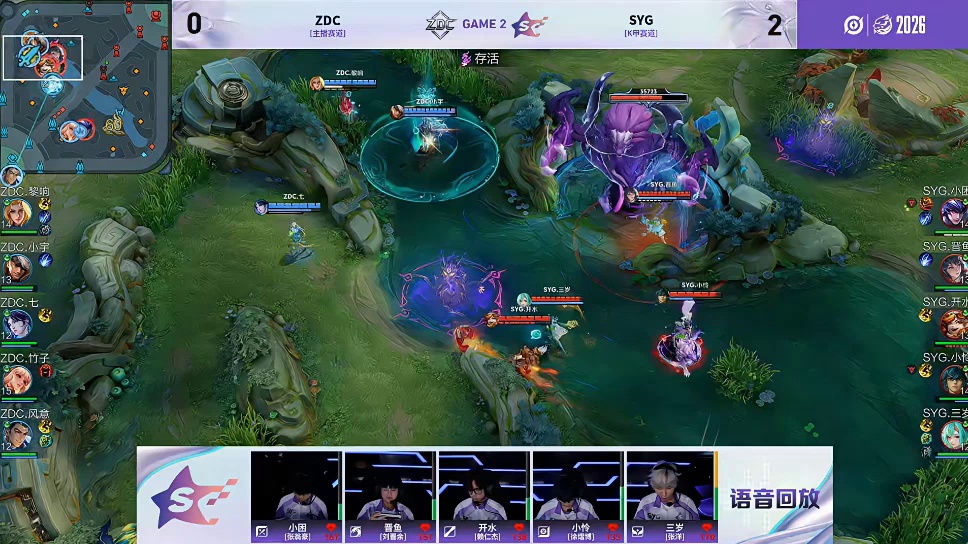Show the 三岁 player camera feed
The width and height of the screenshot is (968, 544).
point(671,487)
